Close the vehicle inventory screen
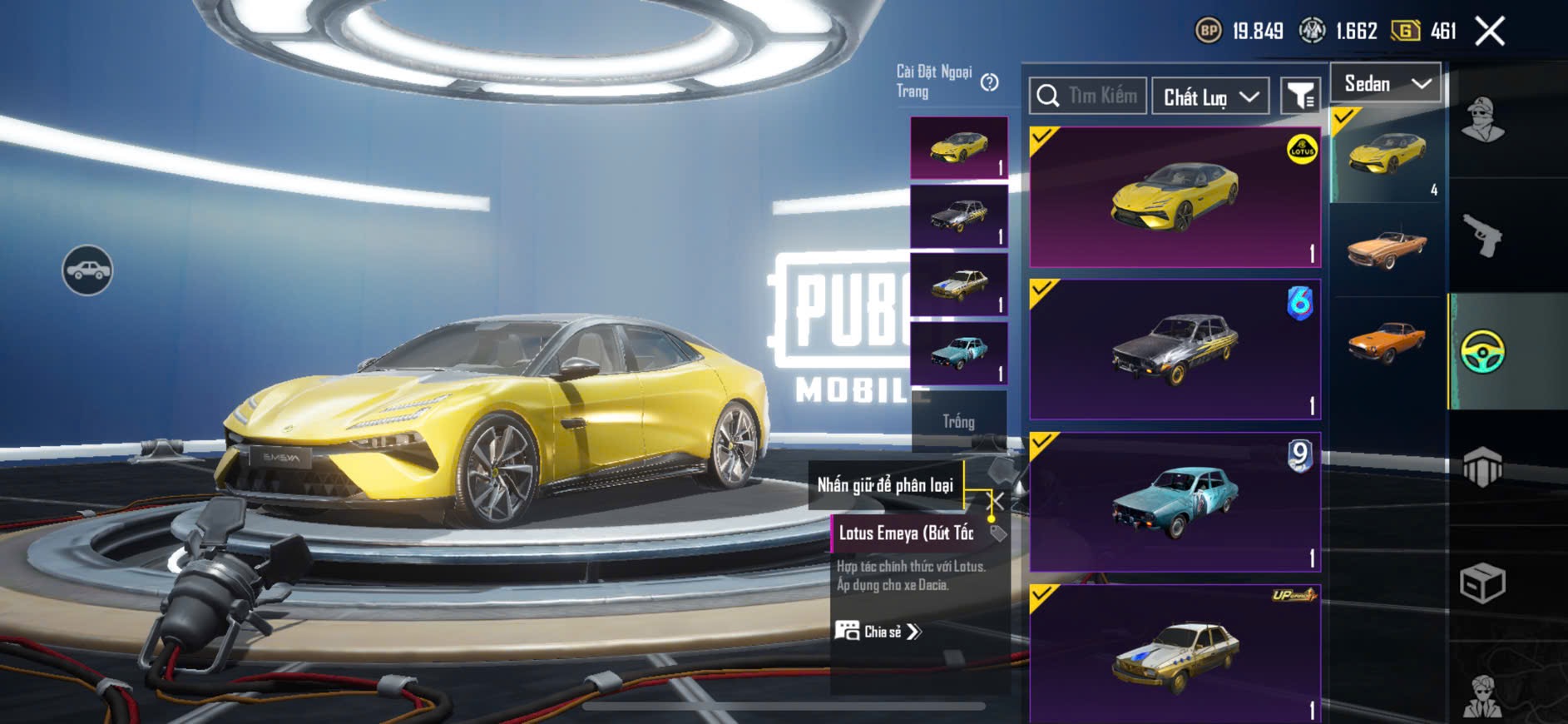Image resolution: width=1568 pixels, height=724 pixels. 1489,32
